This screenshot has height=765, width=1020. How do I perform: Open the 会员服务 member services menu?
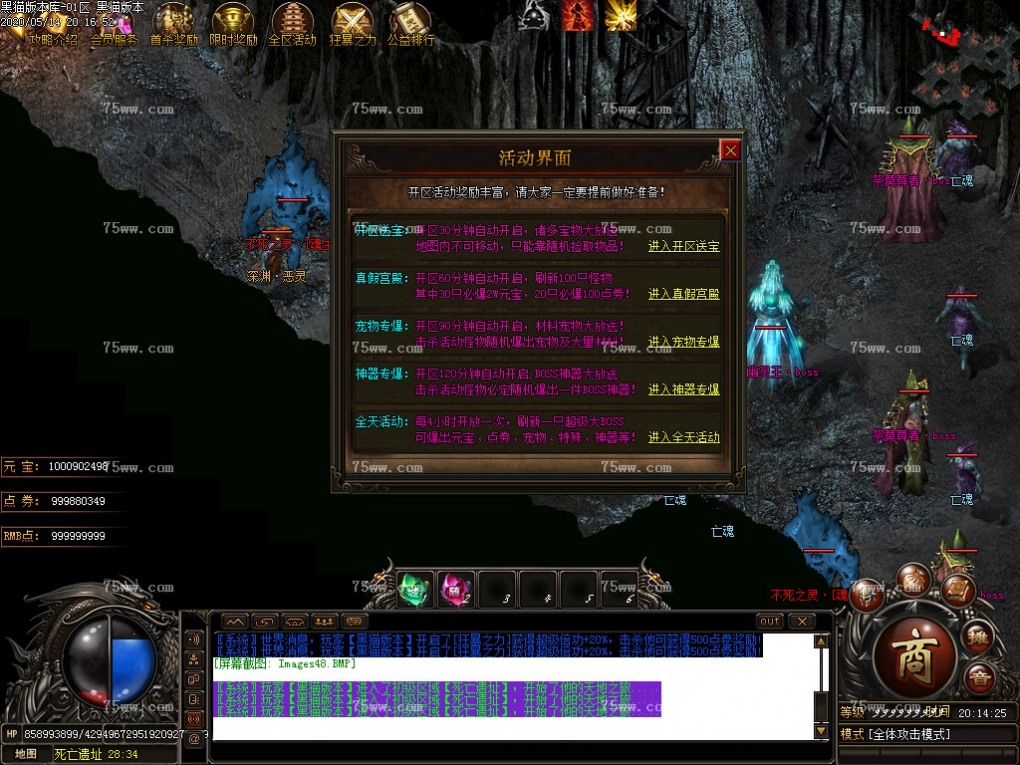[113, 41]
